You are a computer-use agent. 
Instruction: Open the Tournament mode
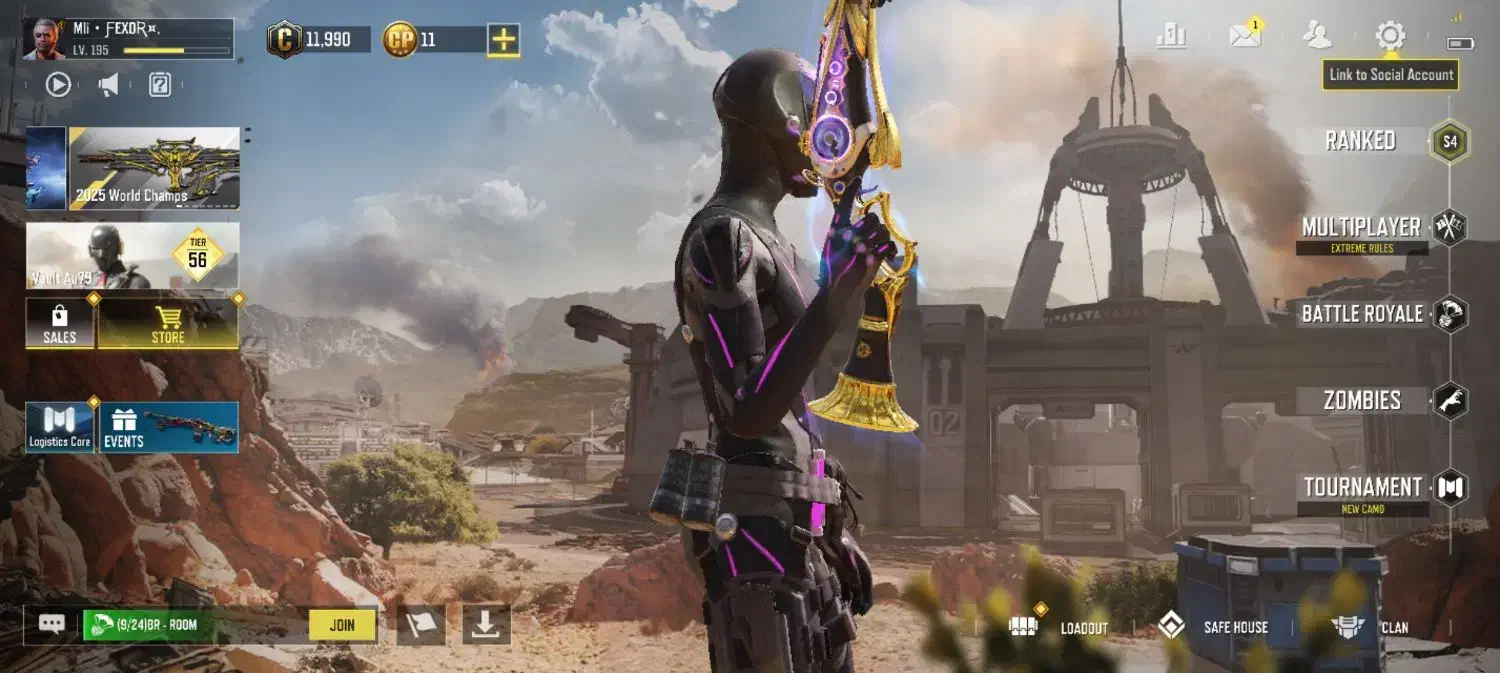point(1362,488)
